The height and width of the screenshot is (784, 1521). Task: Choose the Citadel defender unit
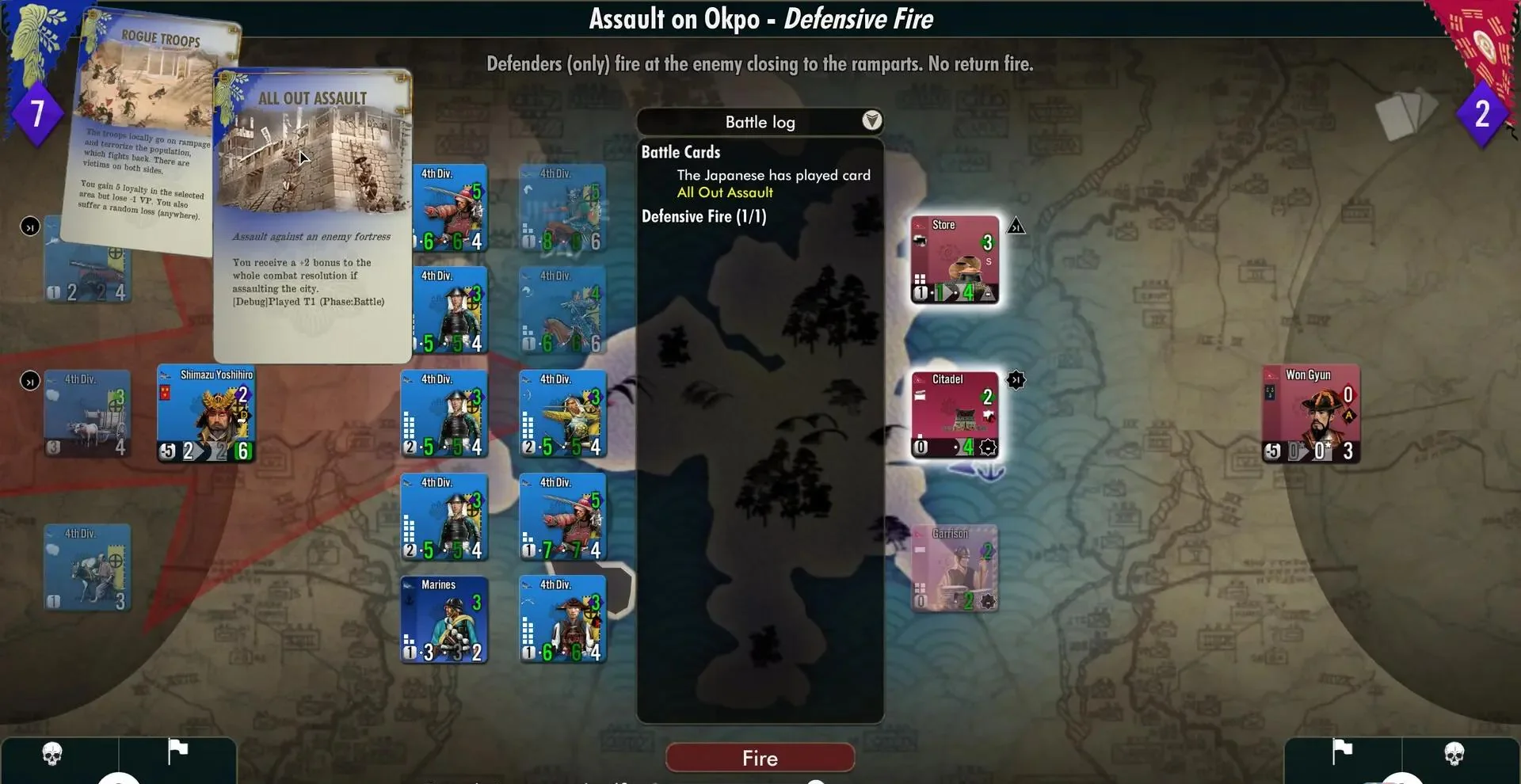[955, 414]
